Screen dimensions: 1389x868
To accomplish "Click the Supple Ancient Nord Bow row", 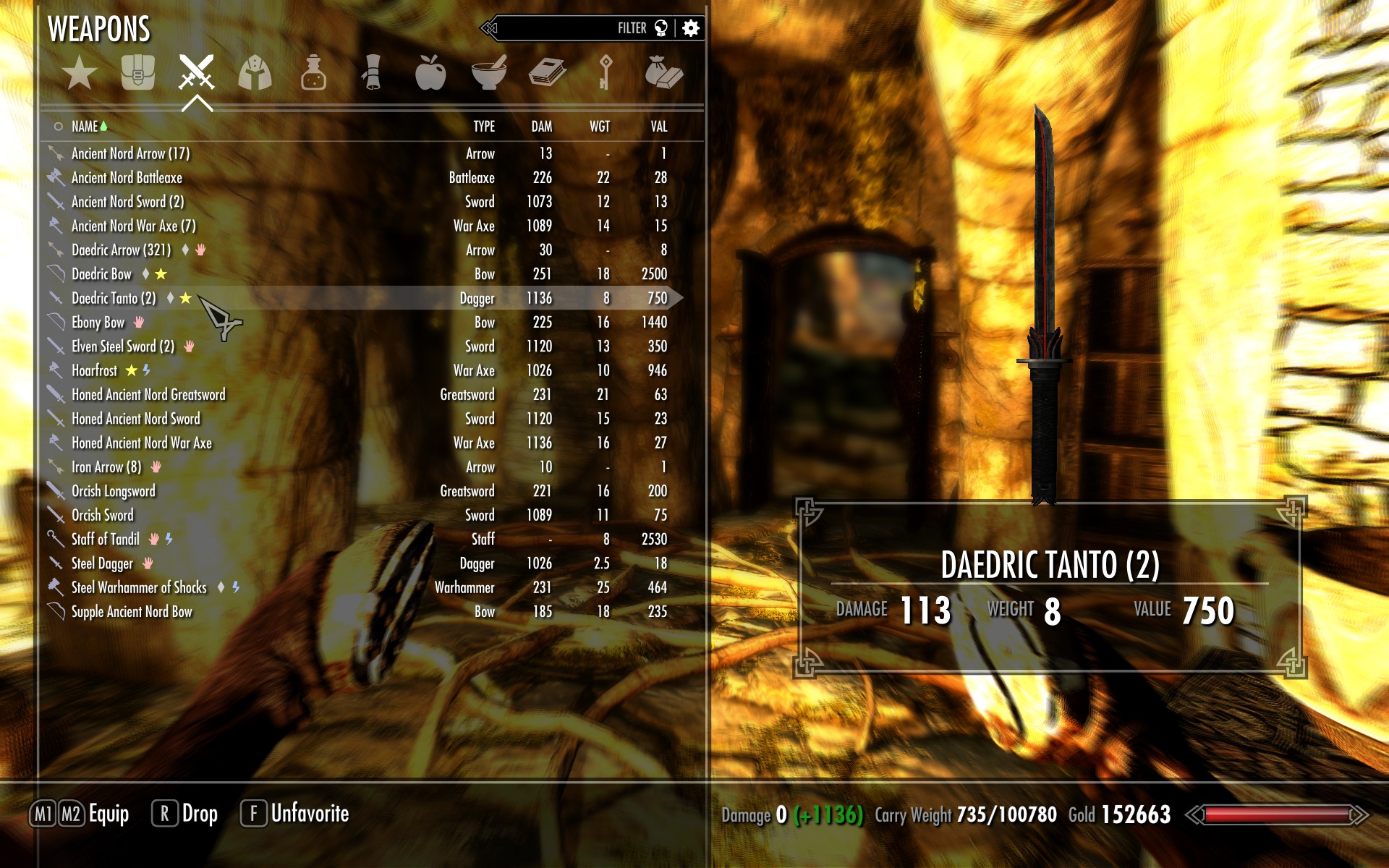I will [x=132, y=612].
